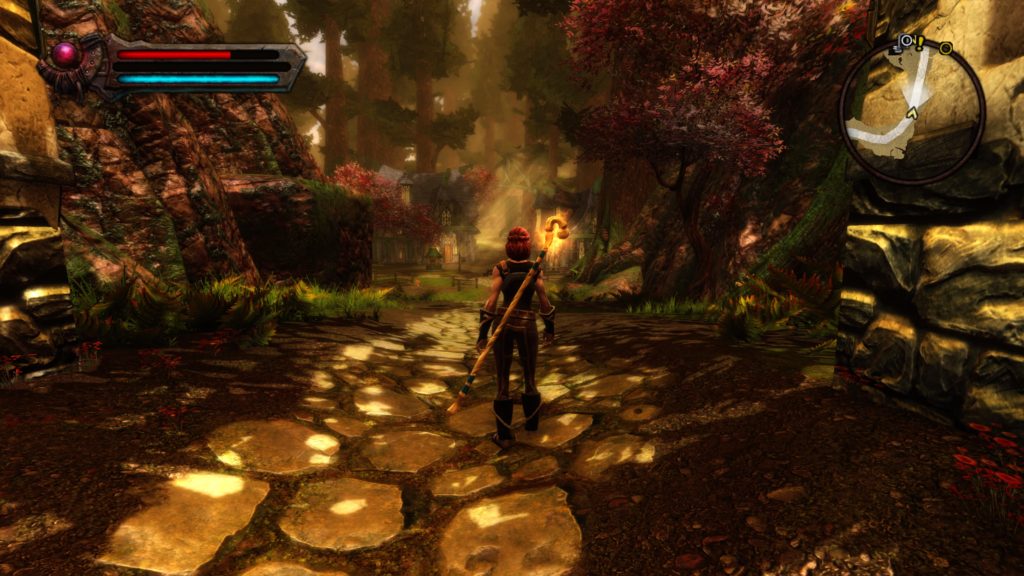Click the purple orb beside the health bar
Screen dimensions: 1024x576
(x=66, y=54)
